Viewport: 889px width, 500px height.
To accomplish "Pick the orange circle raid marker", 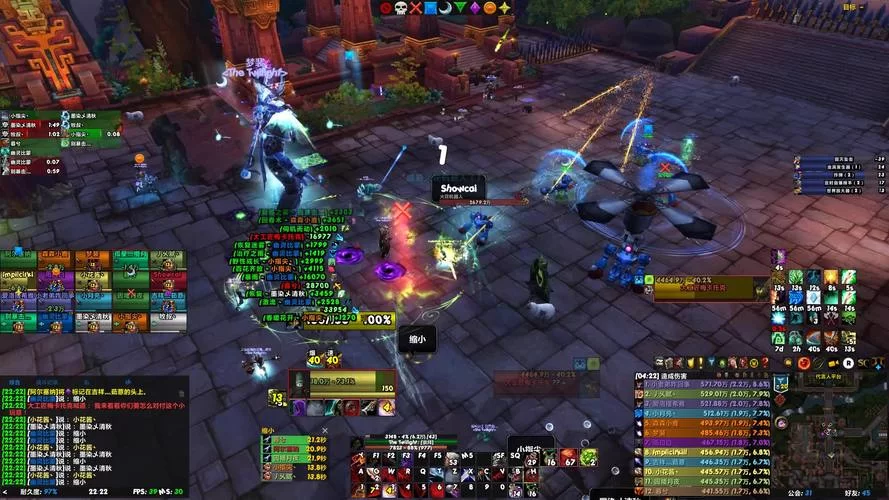I will (x=489, y=7).
